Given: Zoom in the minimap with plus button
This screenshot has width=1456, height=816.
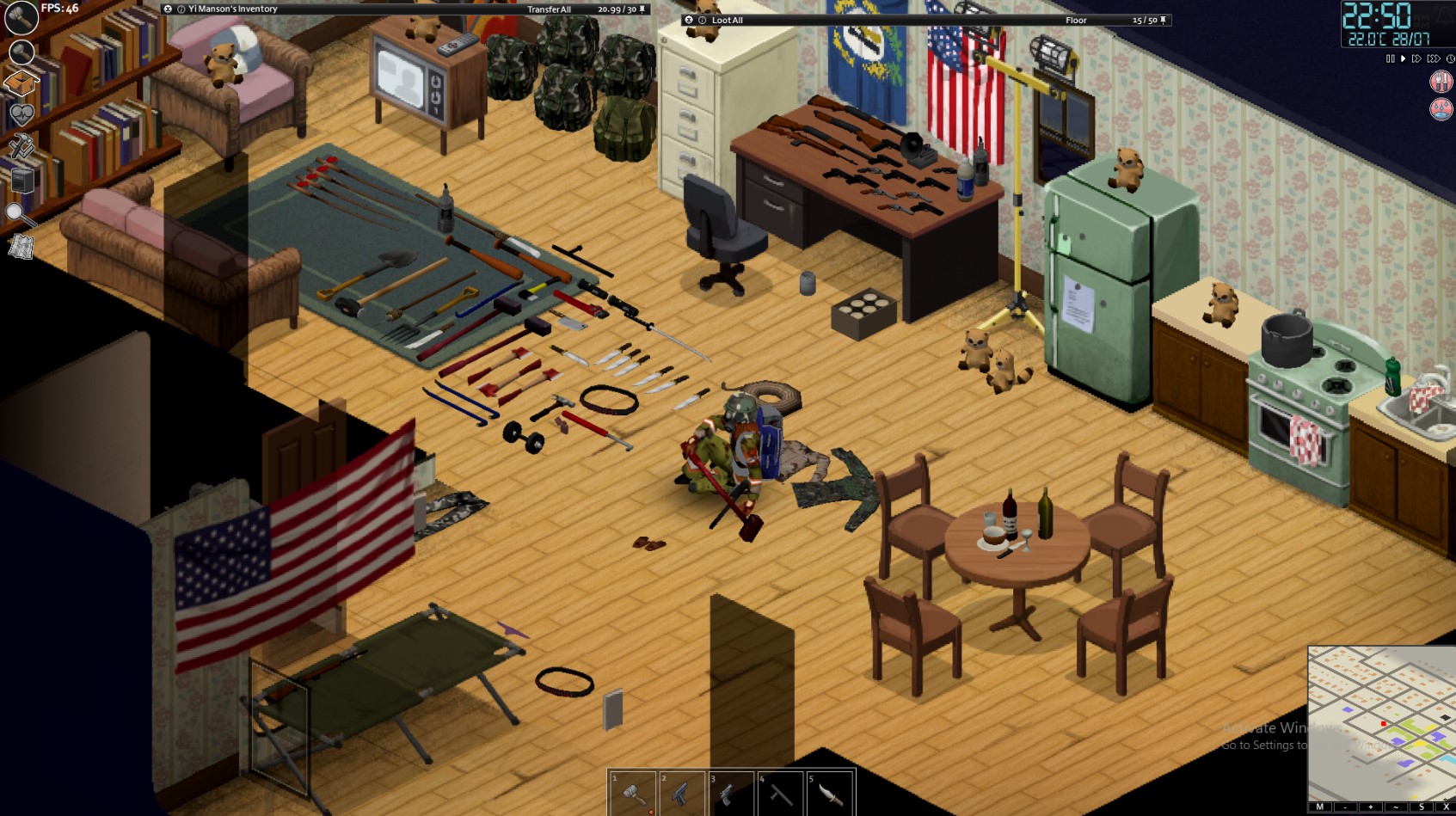Looking at the screenshot, I should click(x=1370, y=807).
